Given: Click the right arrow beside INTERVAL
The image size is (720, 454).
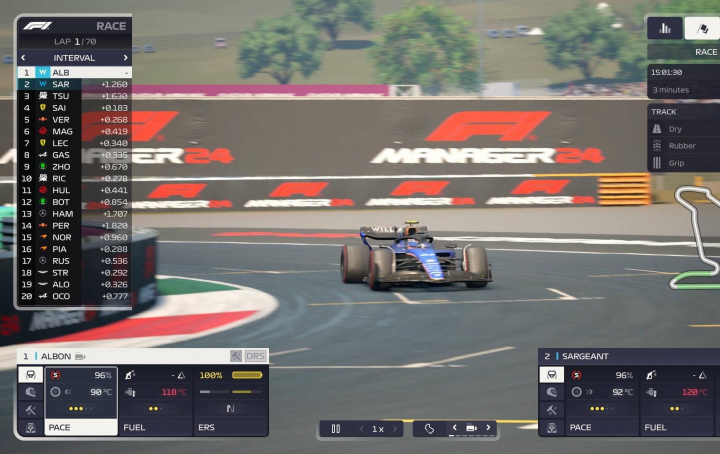Looking at the screenshot, I should 125,58.
